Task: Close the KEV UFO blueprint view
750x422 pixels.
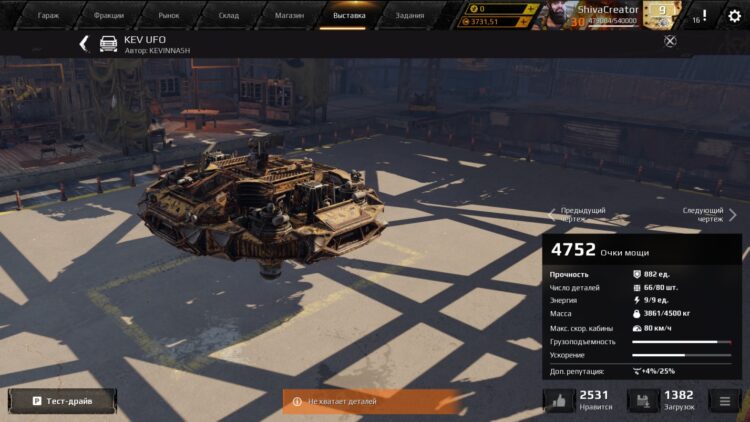Action: click(670, 41)
